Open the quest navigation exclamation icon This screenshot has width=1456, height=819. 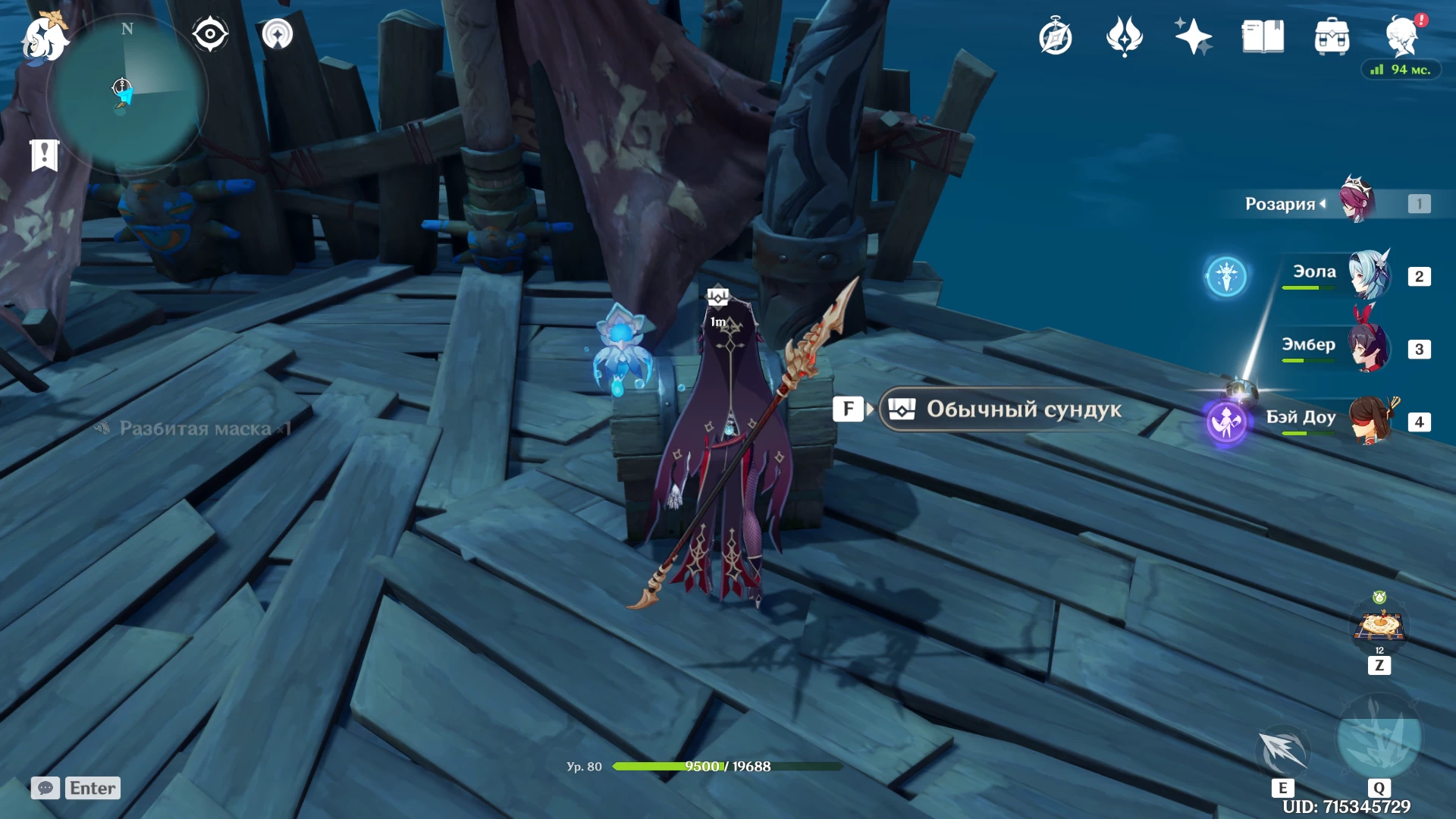click(x=45, y=155)
